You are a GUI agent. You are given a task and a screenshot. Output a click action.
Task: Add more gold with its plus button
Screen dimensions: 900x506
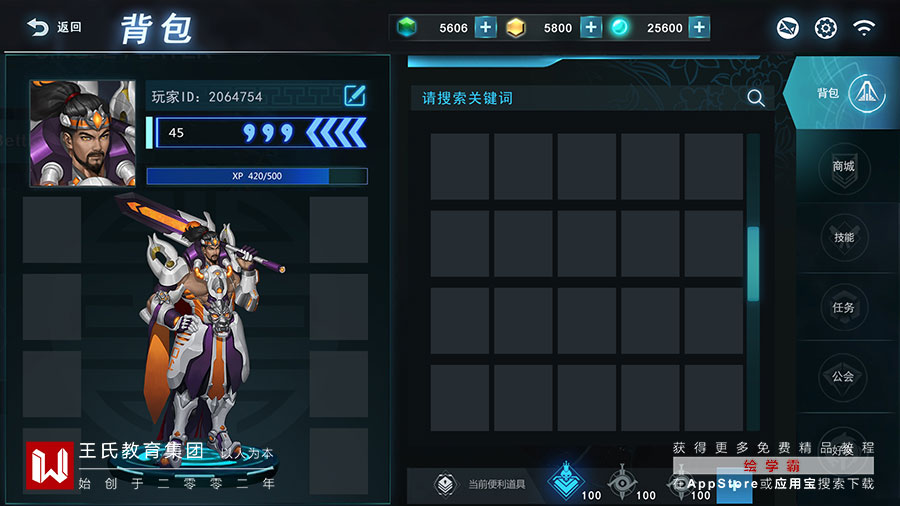click(x=591, y=27)
